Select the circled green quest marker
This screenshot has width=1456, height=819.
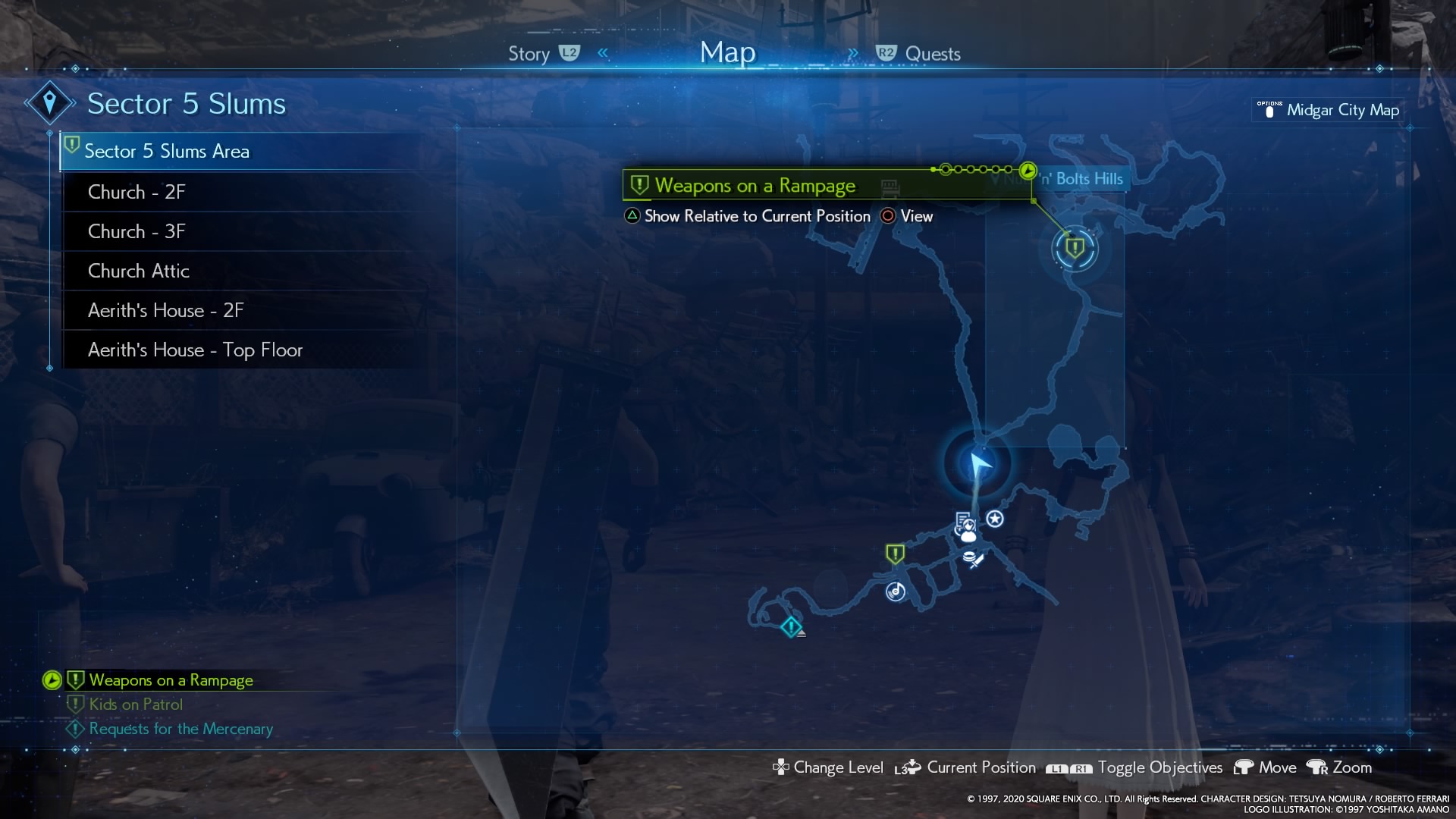click(1075, 248)
